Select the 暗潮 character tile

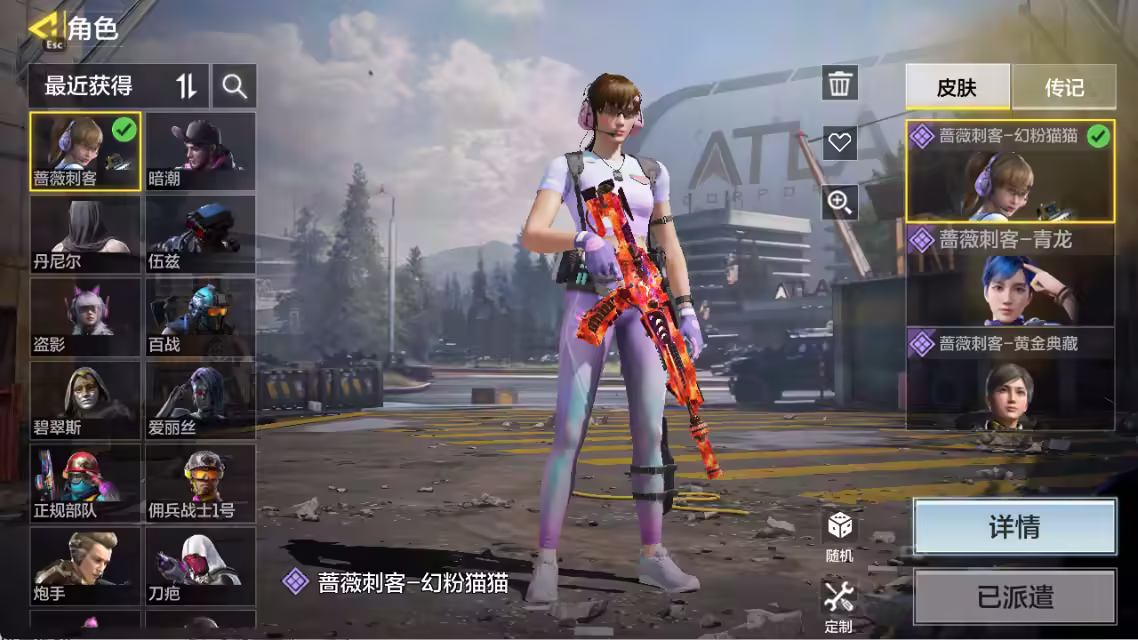pyautogui.click(x=200, y=151)
